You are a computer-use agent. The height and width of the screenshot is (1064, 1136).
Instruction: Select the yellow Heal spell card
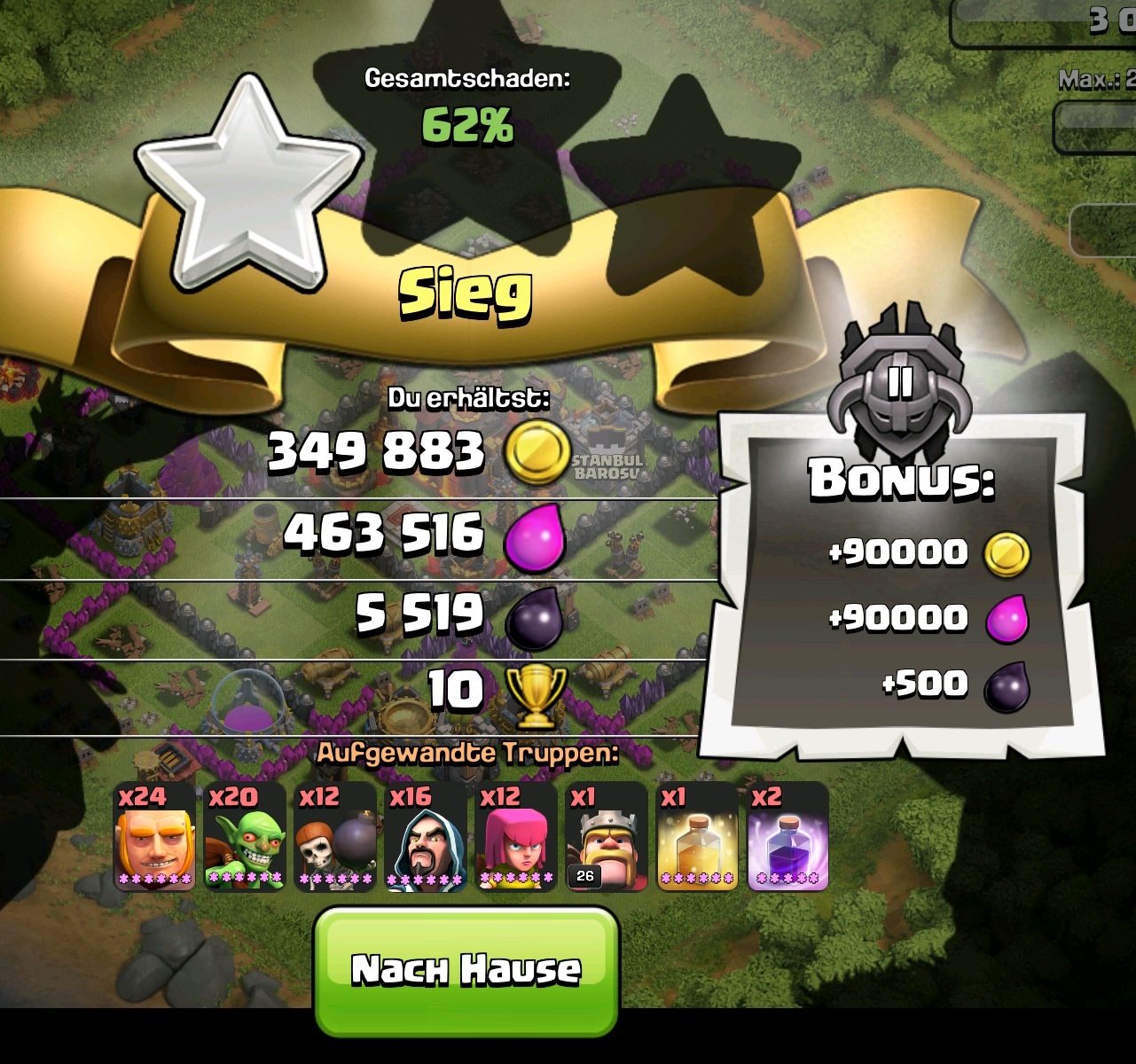click(x=697, y=838)
